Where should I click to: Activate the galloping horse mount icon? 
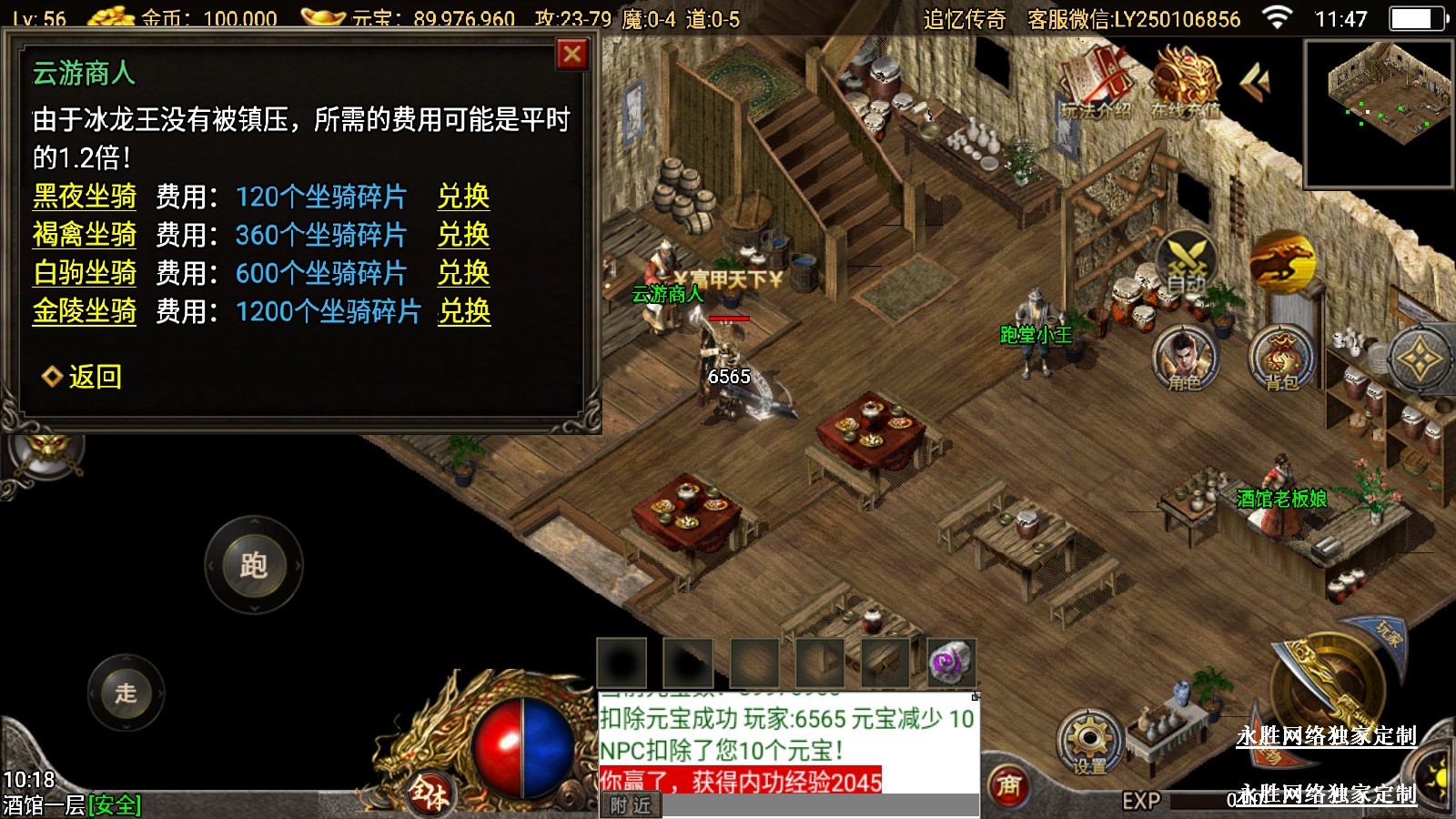pyautogui.click(x=1281, y=262)
